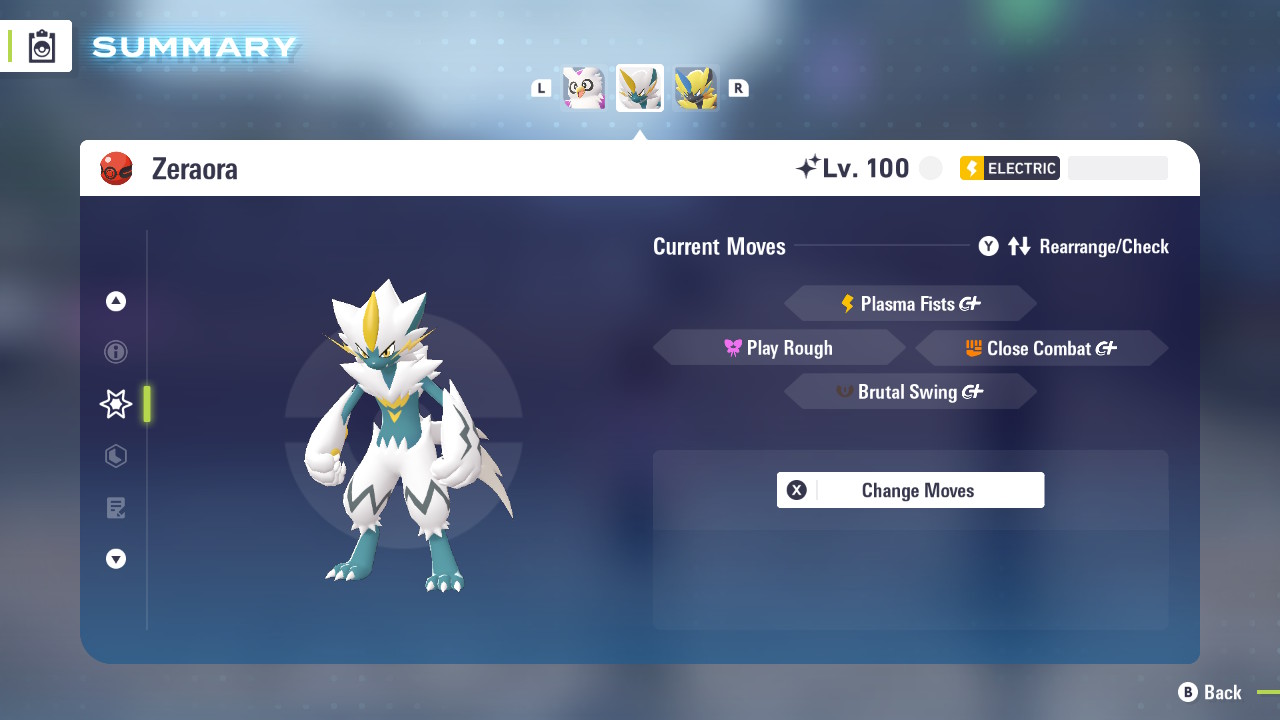Select the Close Combat move
1280x720 pixels.
(x=1041, y=348)
